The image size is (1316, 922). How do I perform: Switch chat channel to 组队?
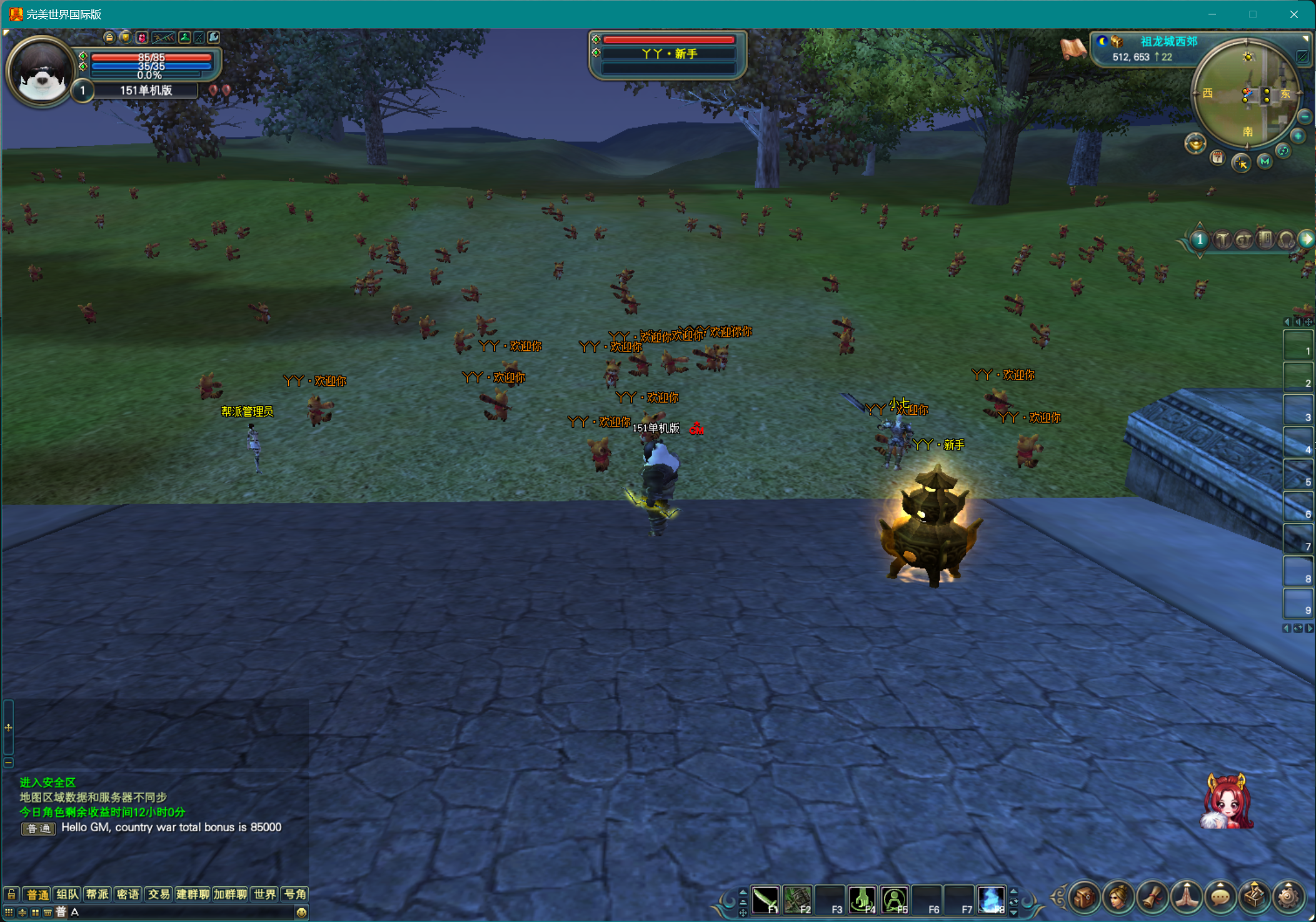67,894
